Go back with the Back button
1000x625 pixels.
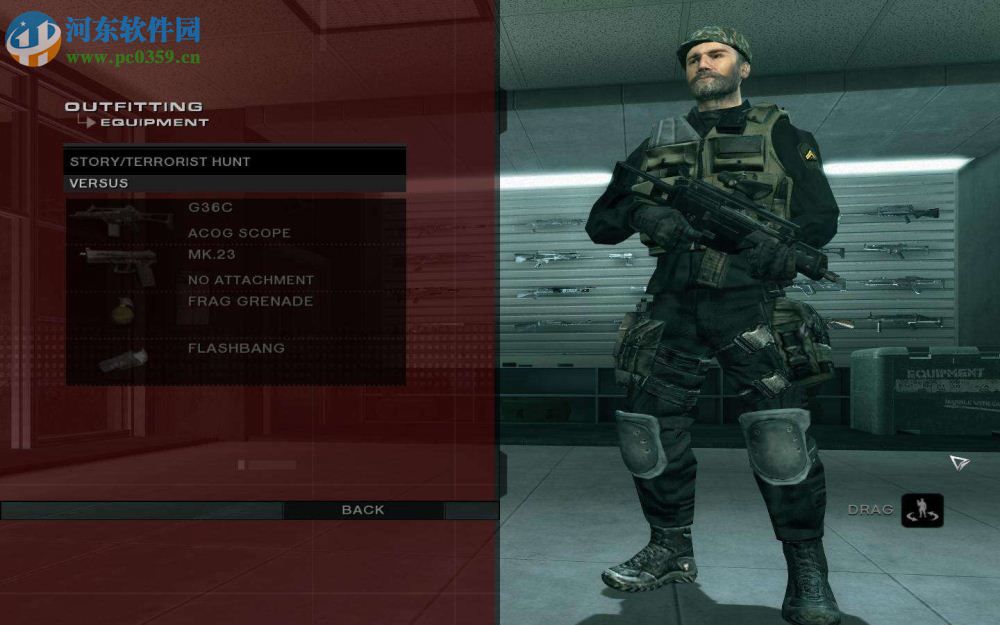[363, 510]
